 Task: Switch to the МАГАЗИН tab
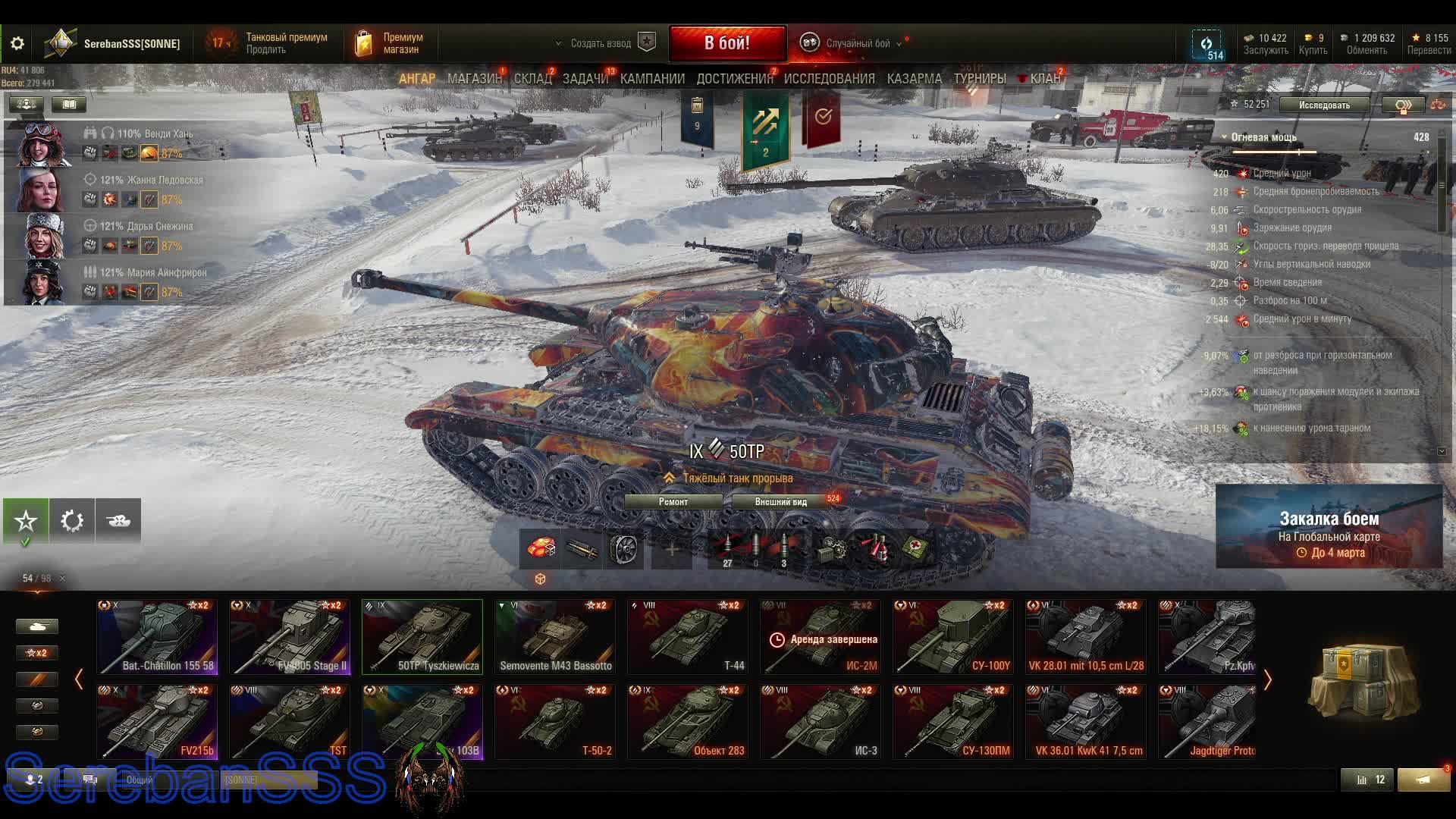(x=474, y=79)
